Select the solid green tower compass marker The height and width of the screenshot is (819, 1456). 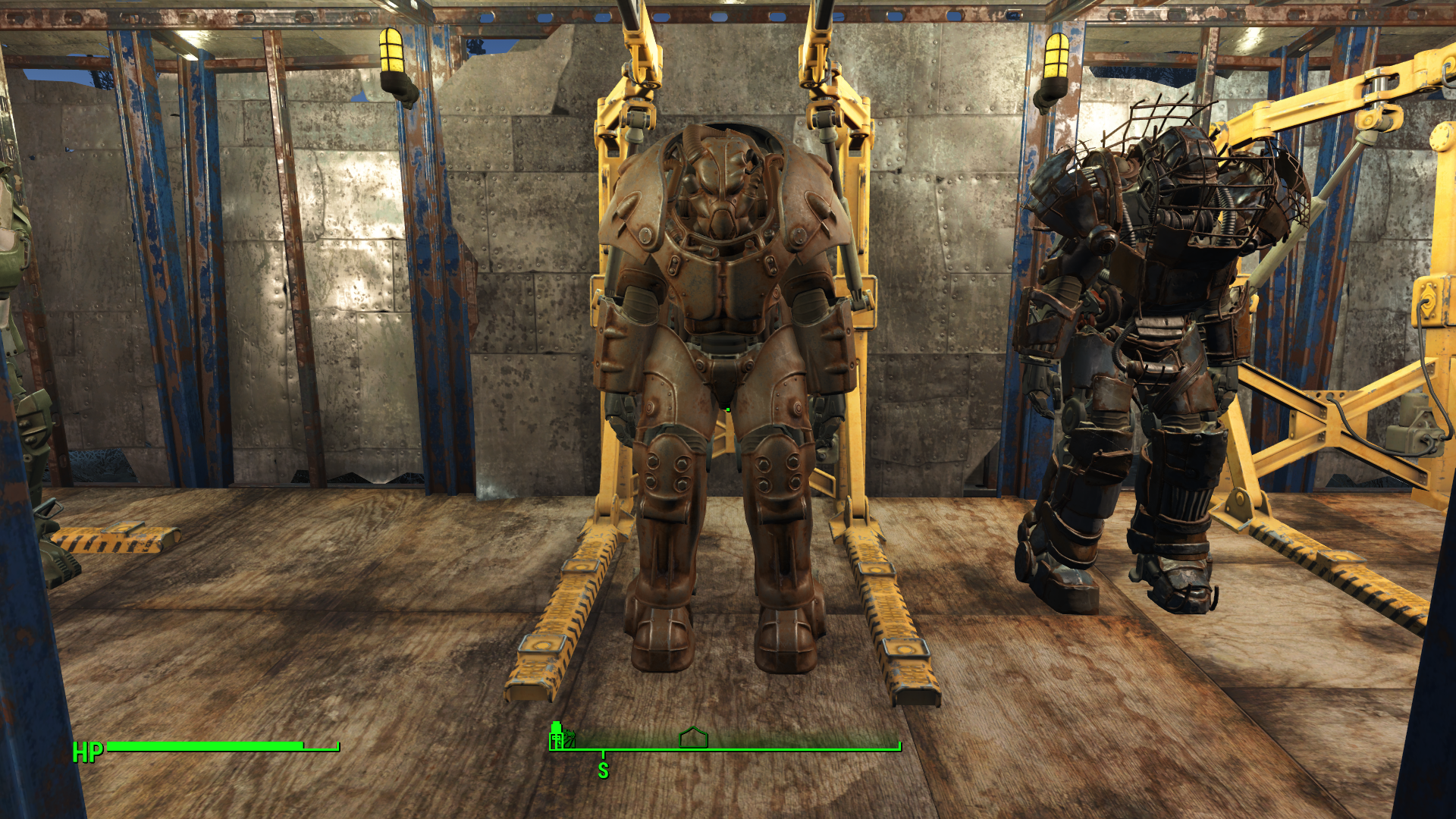557,736
